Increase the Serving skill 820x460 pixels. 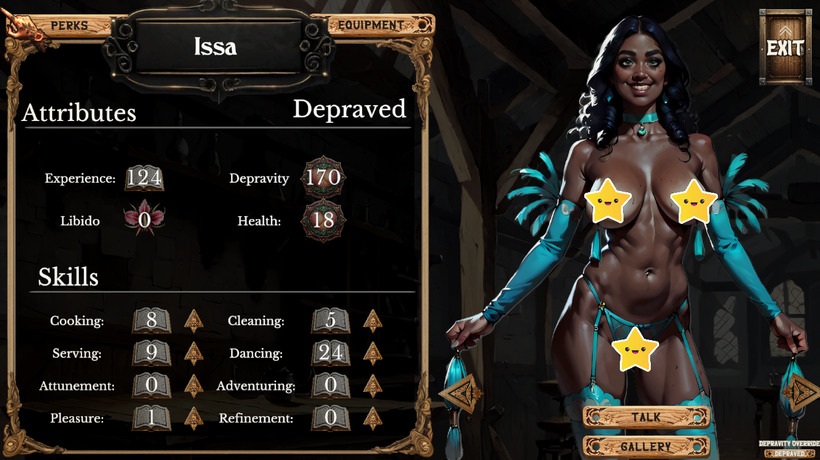pyautogui.click(x=193, y=353)
